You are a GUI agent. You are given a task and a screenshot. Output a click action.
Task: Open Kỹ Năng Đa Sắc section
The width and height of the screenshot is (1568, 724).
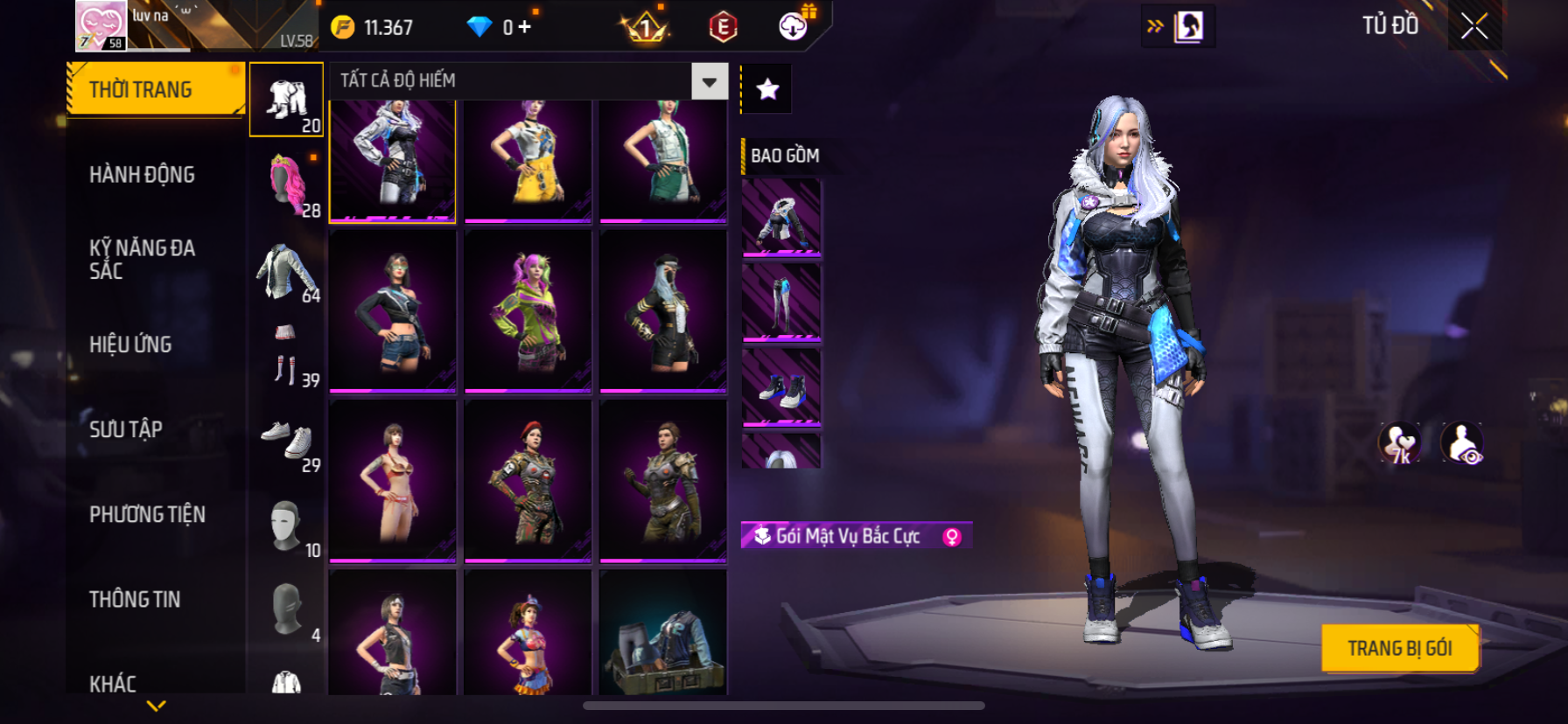142,259
